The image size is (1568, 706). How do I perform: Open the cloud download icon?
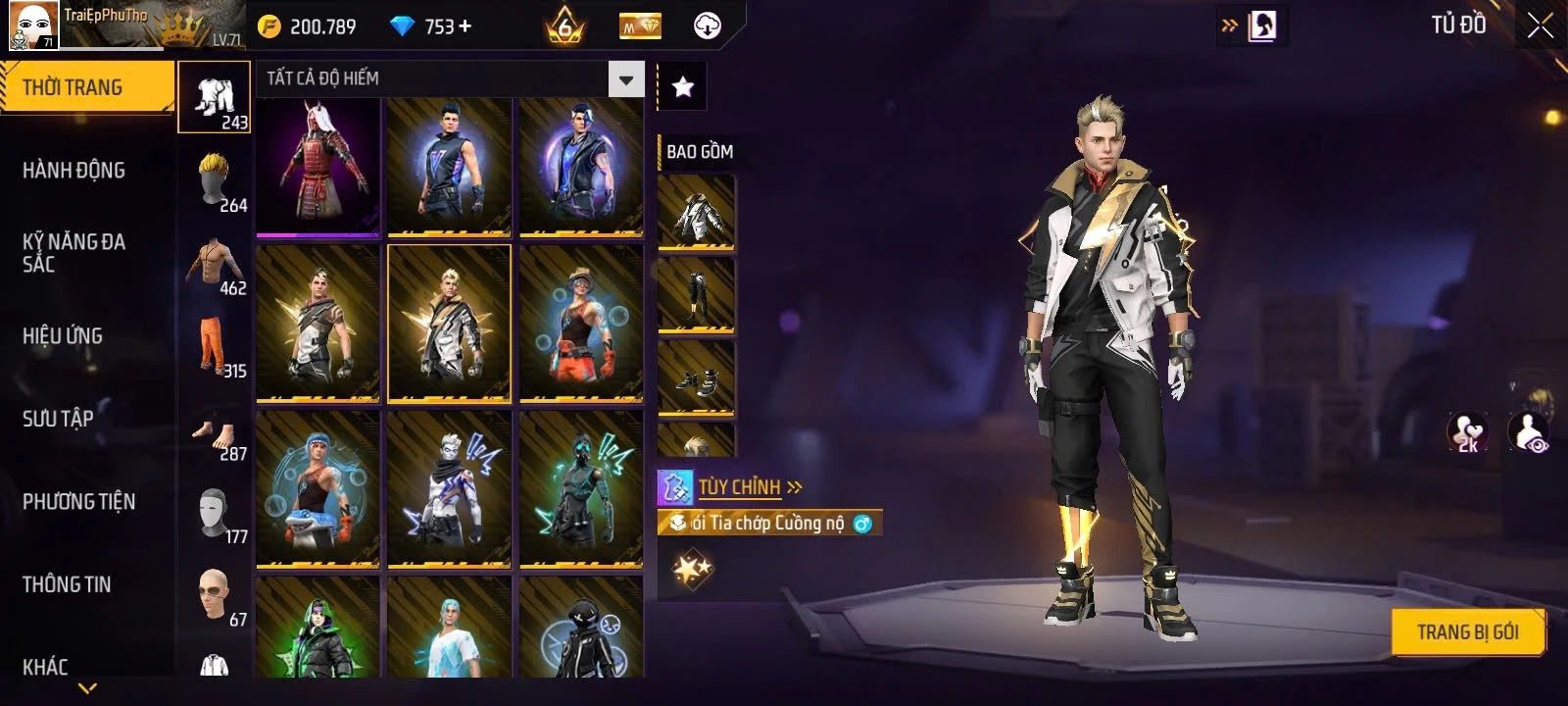(707, 26)
